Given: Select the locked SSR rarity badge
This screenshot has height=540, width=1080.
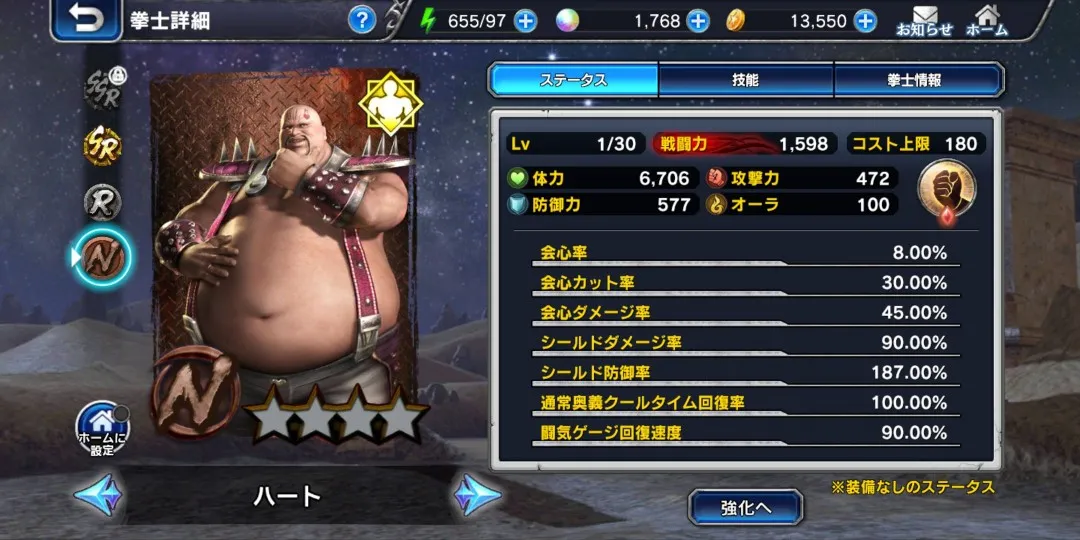Looking at the screenshot, I should pos(103,90).
